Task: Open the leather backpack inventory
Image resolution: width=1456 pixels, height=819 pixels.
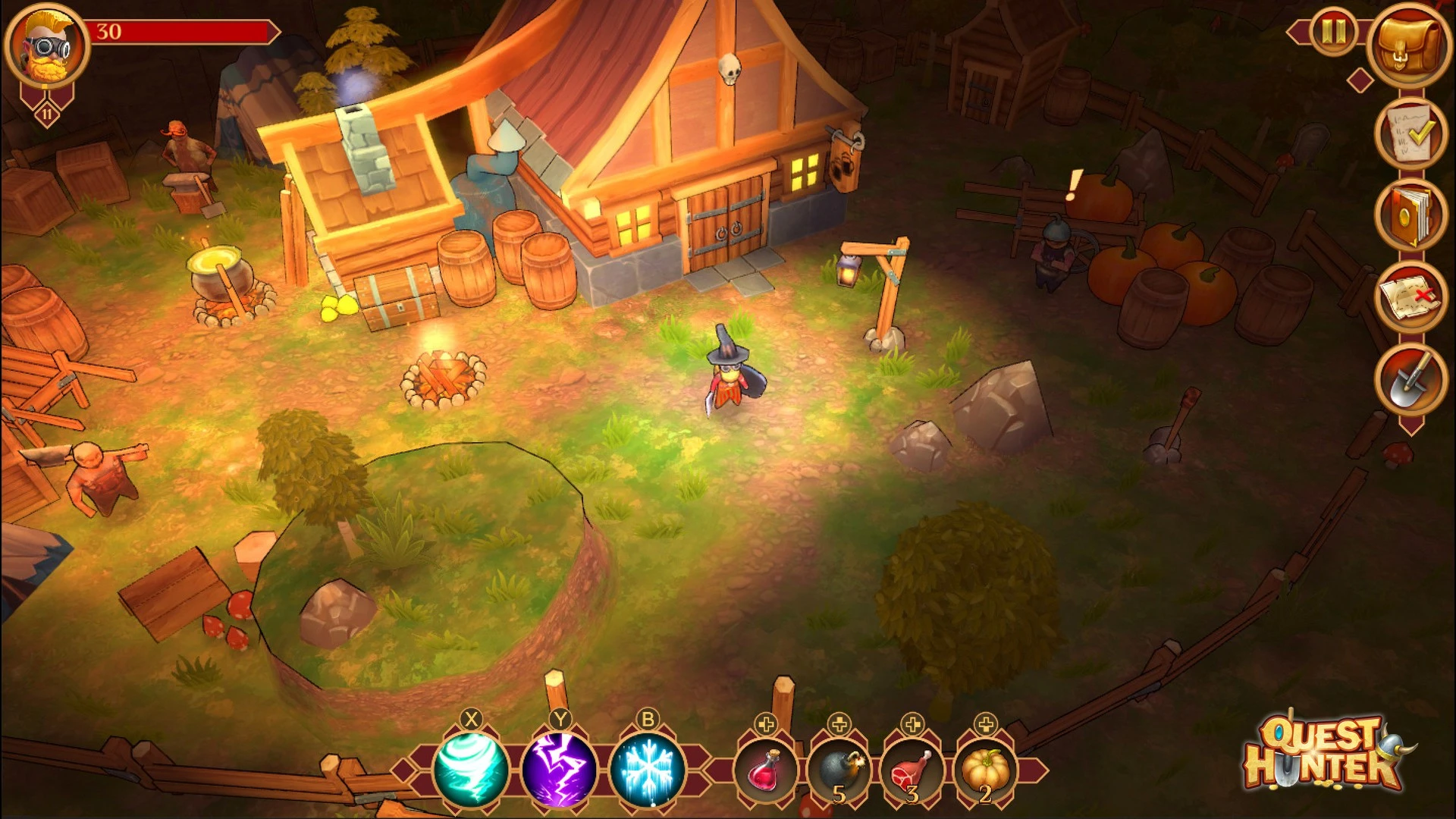Action: pos(1408,44)
